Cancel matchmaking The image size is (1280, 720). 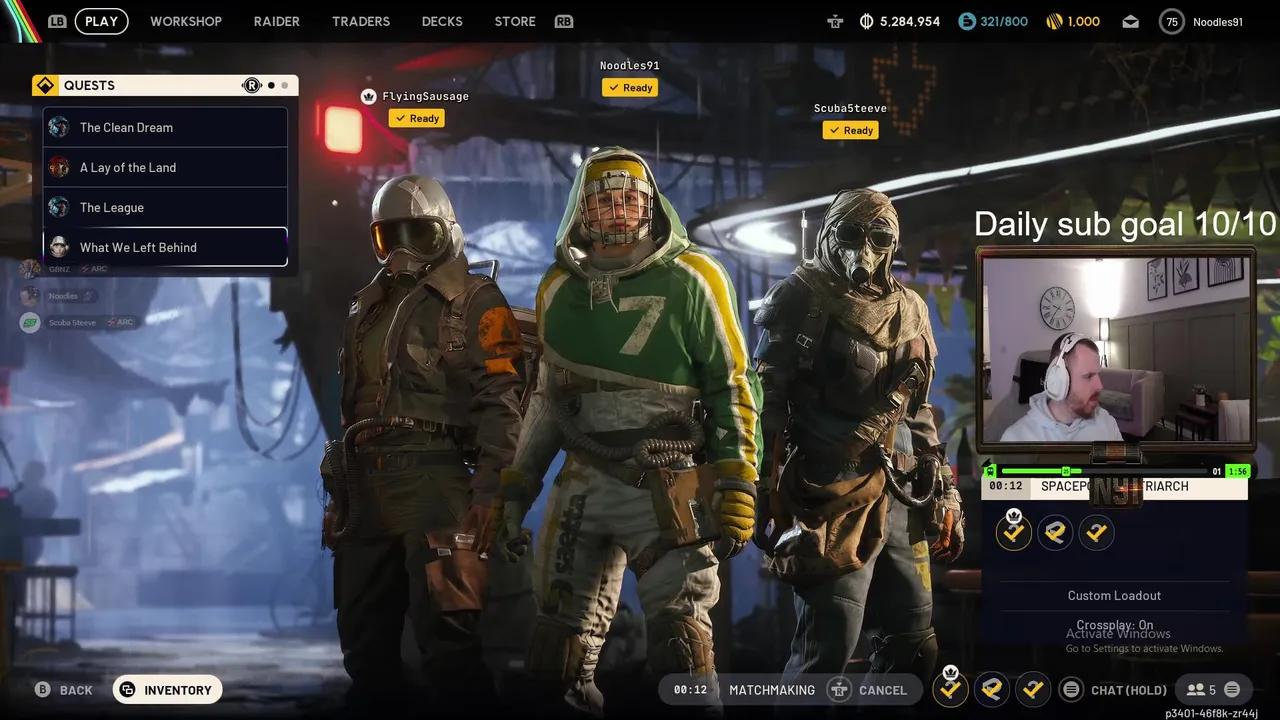pos(884,689)
